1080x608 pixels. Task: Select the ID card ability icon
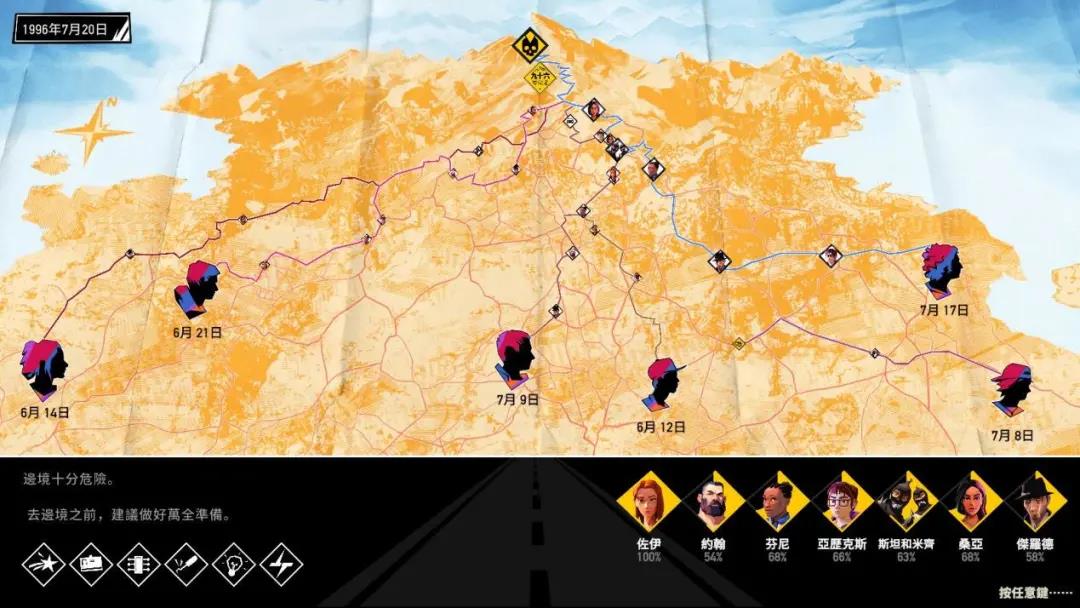(x=91, y=565)
